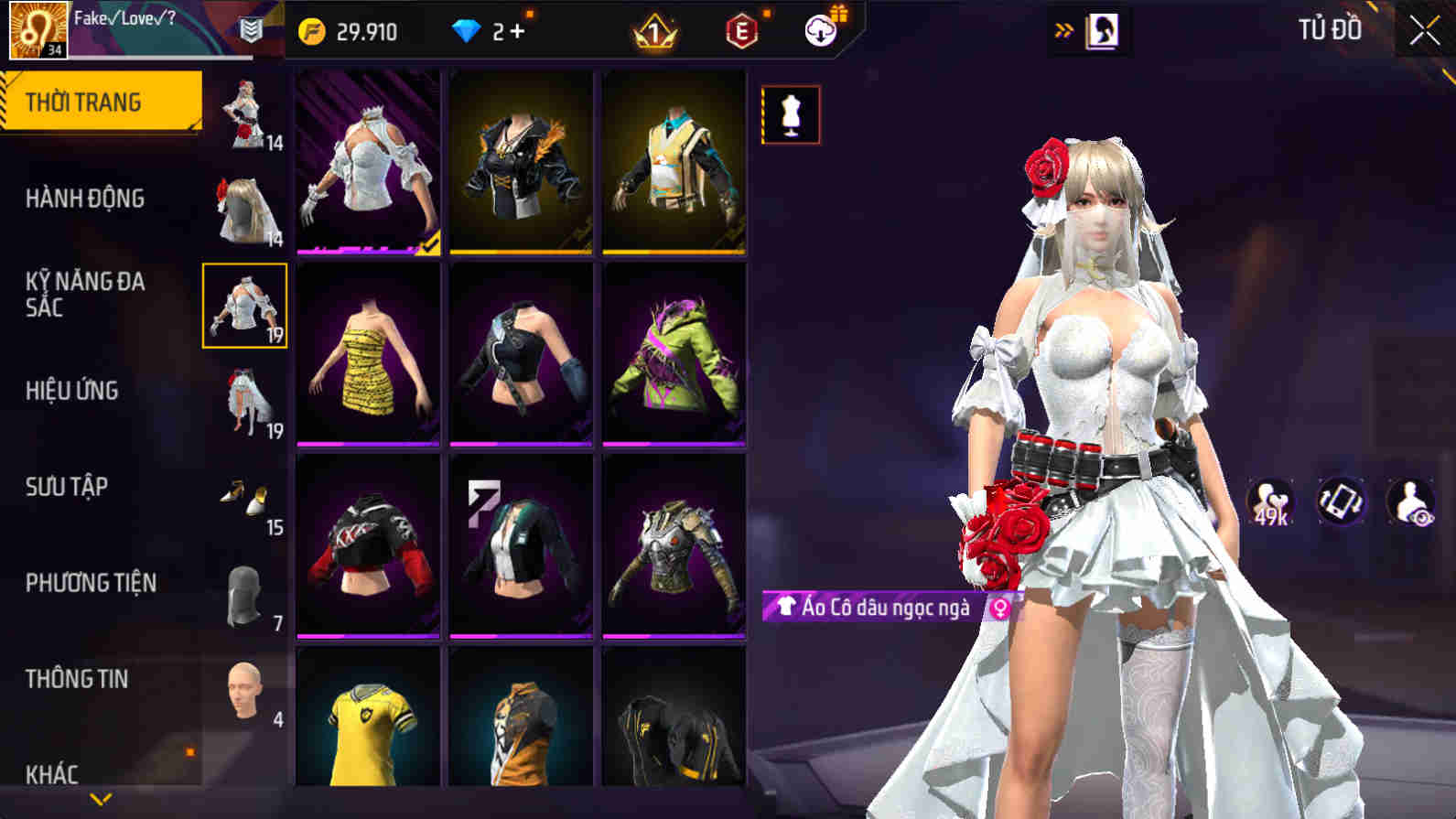Tap the cloud gift download icon
Screen dimensions: 1456x819
tap(821, 29)
